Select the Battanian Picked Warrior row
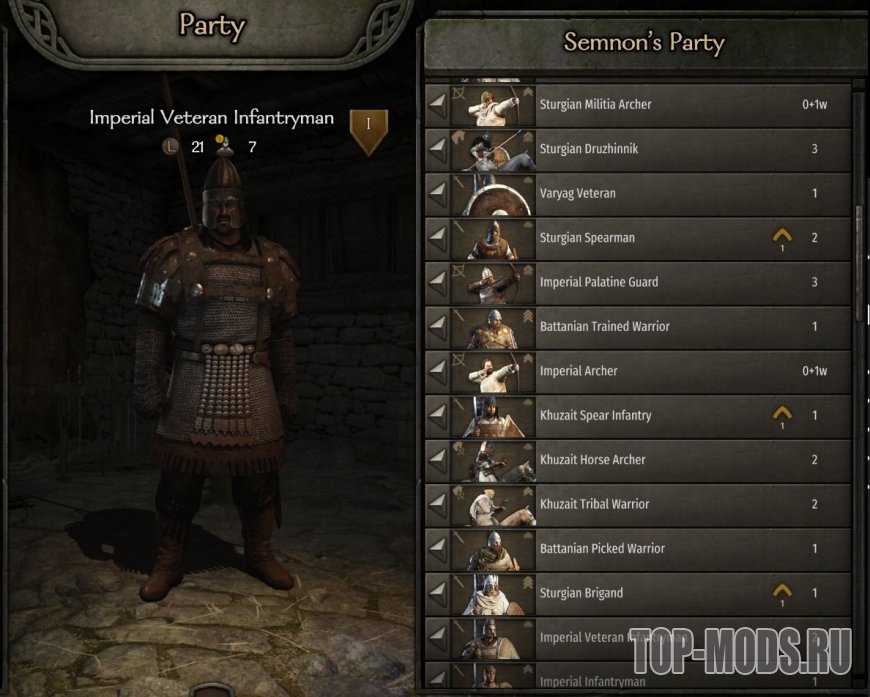The height and width of the screenshot is (697, 870). [x=640, y=548]
